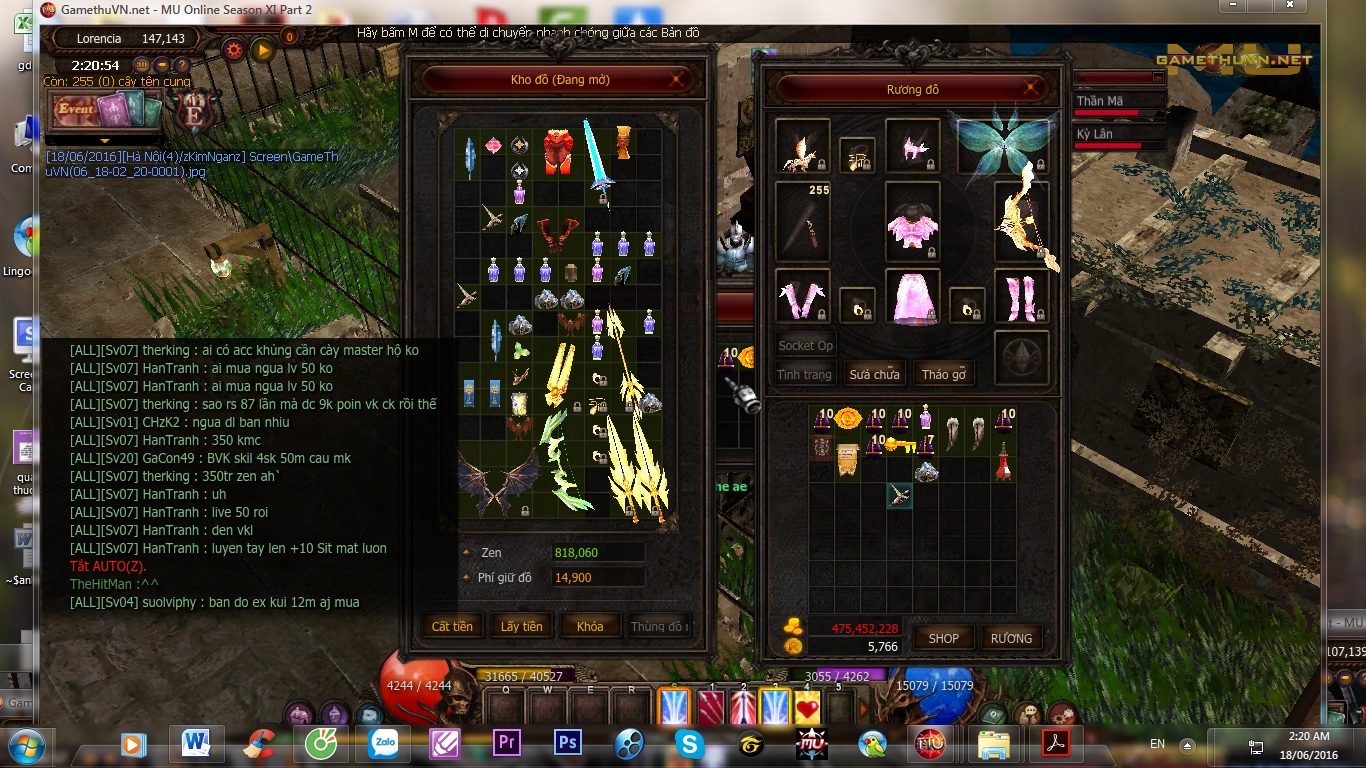Image resolution: width=1366 pixels, height=768 pixels.
Task: Select the golden key in inventory
Action: pos(899,443)
